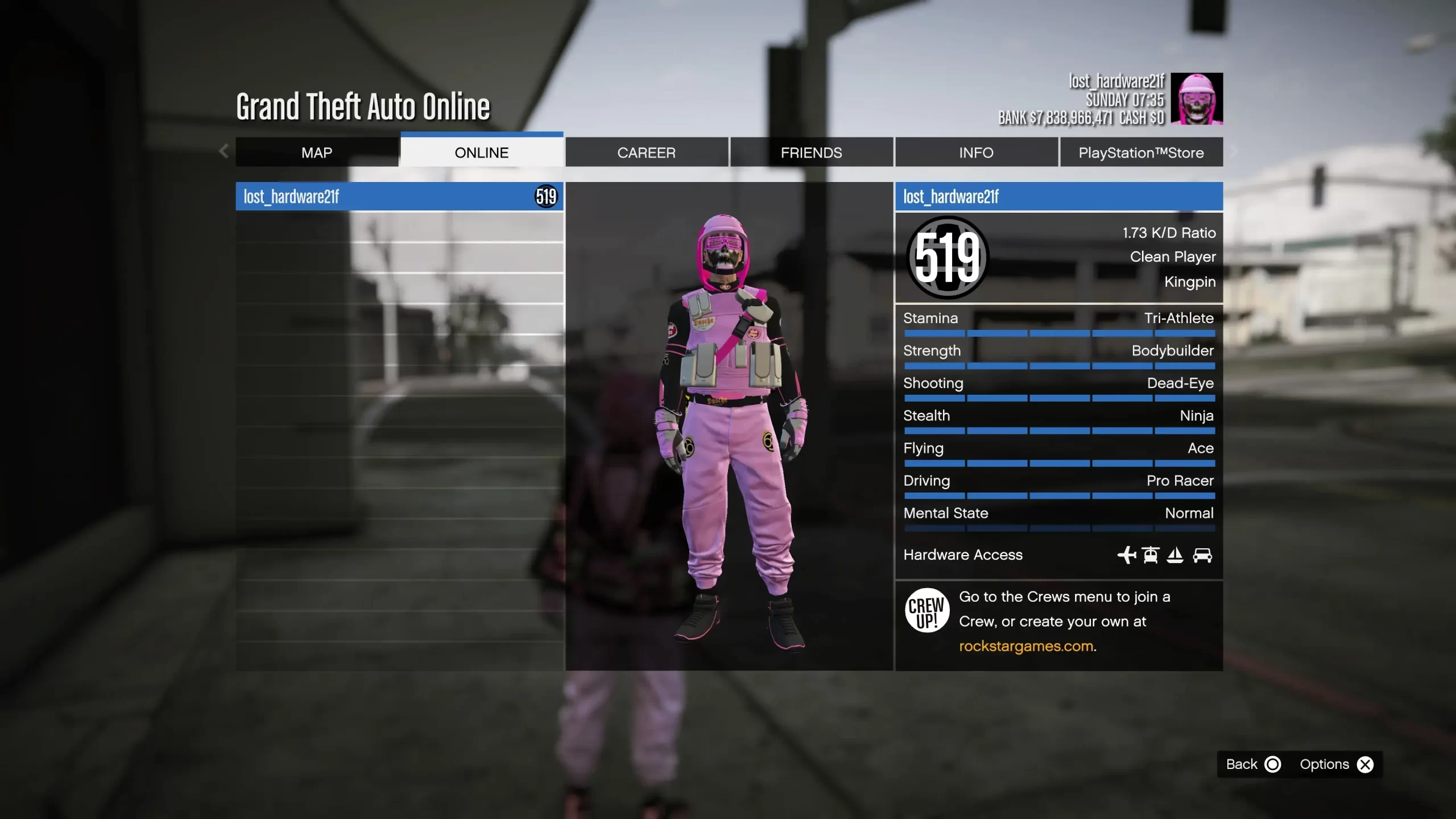Click the Crew Up! badge
Screen dimensions: 1456x819
926,611
